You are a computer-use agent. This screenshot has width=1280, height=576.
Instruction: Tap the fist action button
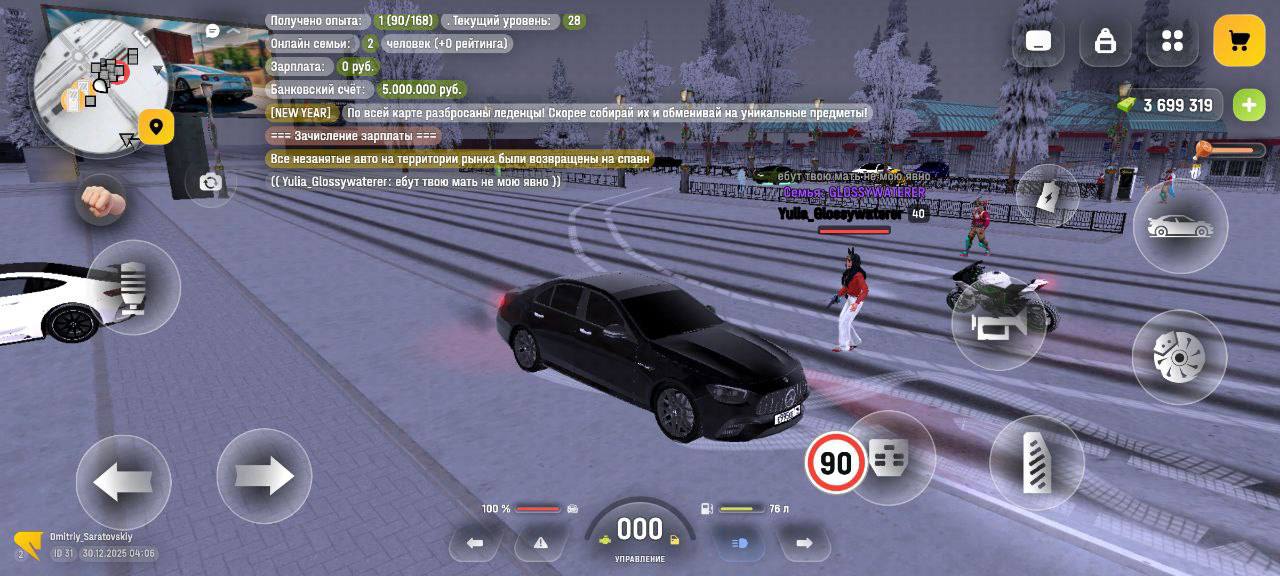pyautogui.click(x=102, y=200)
